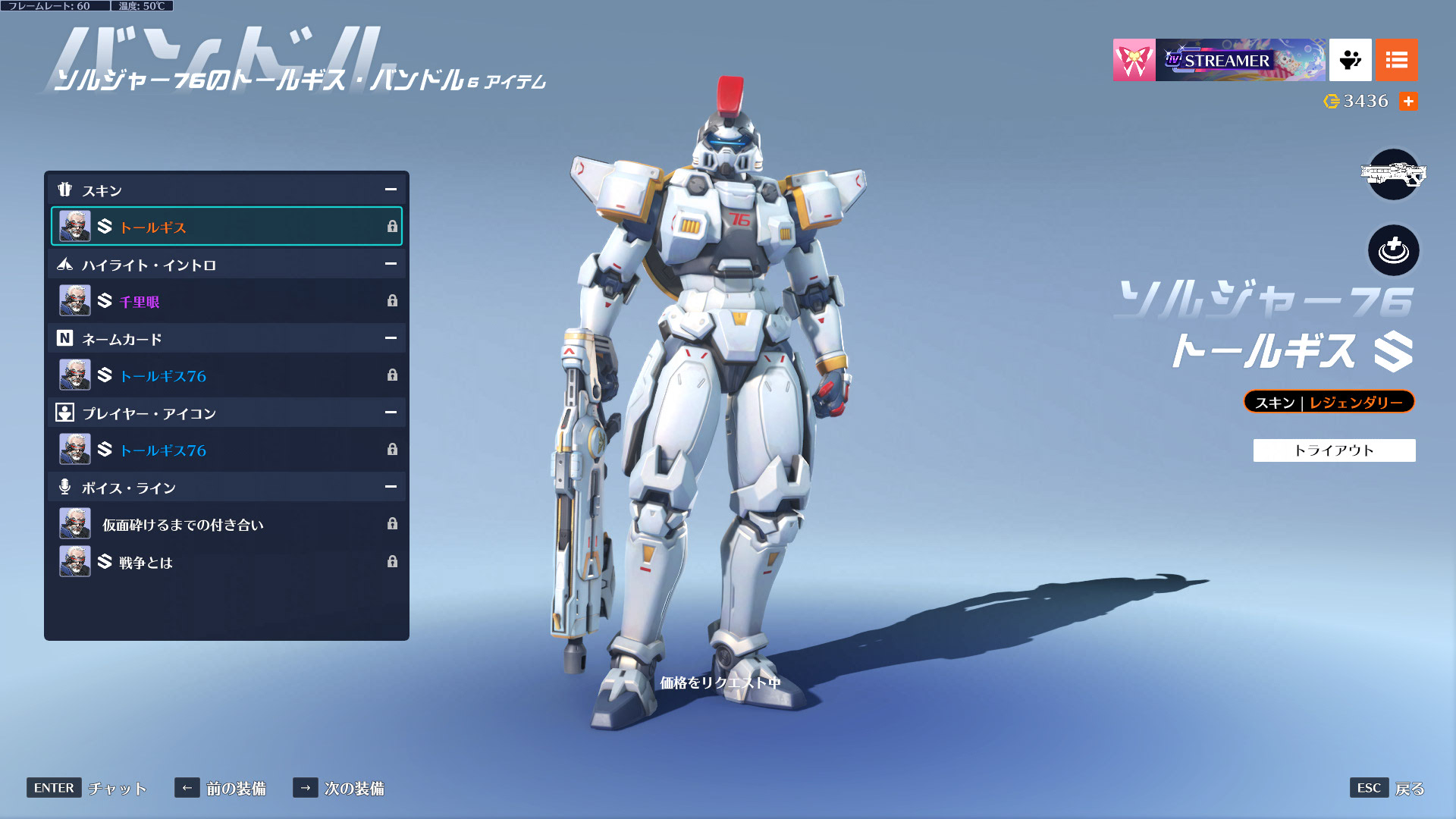Click the トライアウト button

pyautogui.click(x=1334, y=450)
